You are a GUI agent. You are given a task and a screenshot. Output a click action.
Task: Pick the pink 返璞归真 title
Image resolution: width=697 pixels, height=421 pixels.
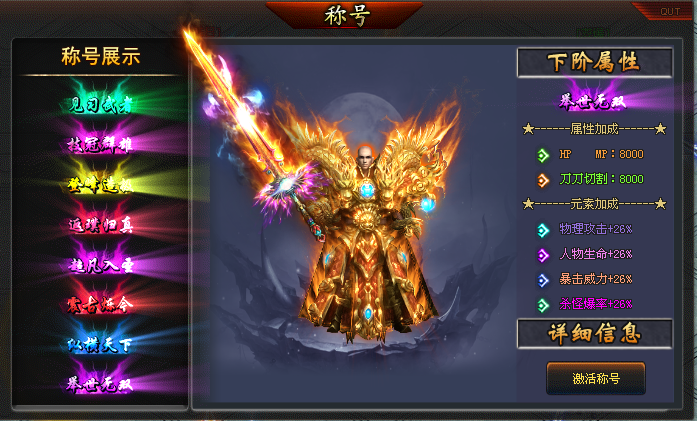pos(99,224)
